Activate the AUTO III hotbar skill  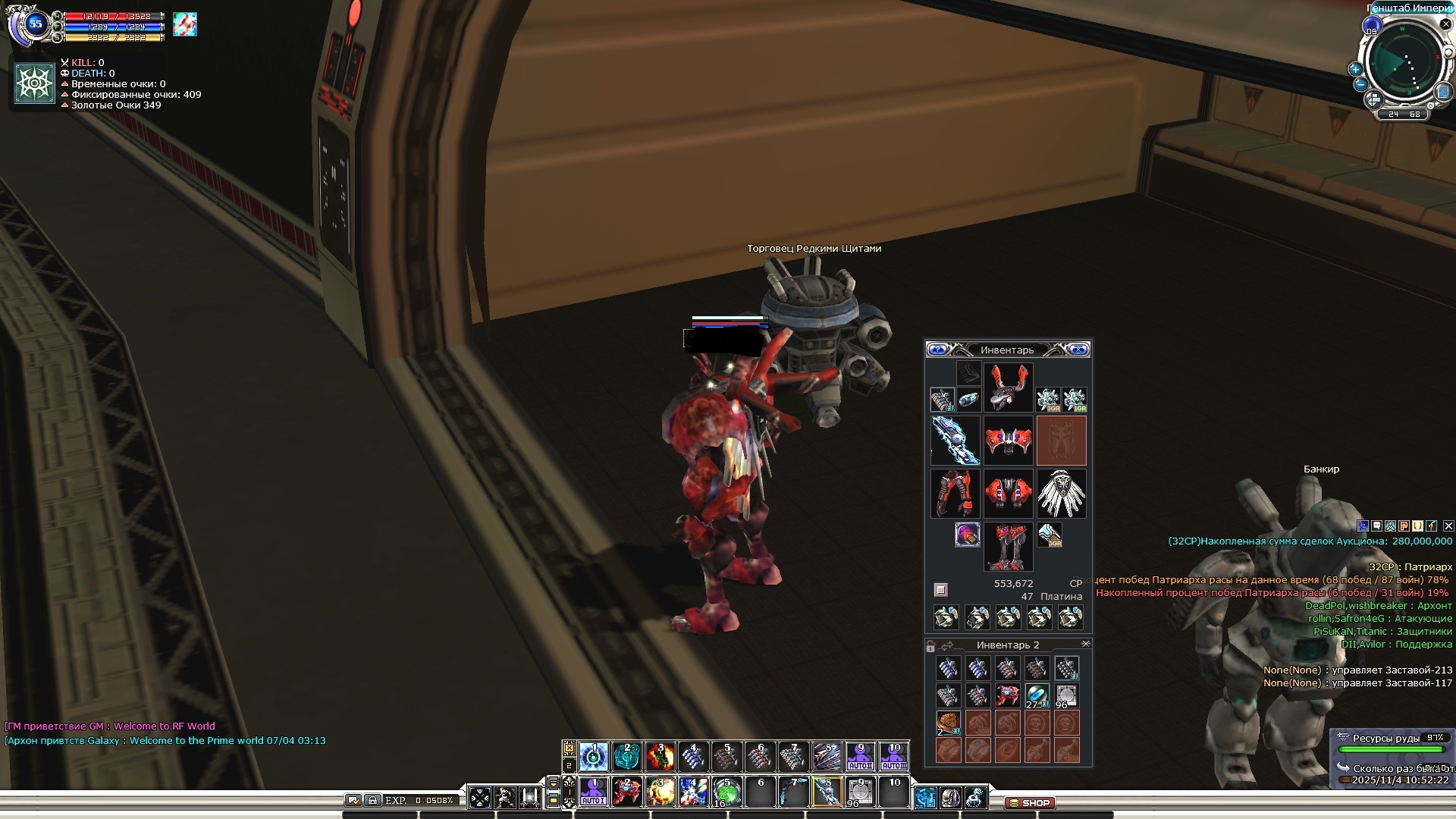[893, 756]
